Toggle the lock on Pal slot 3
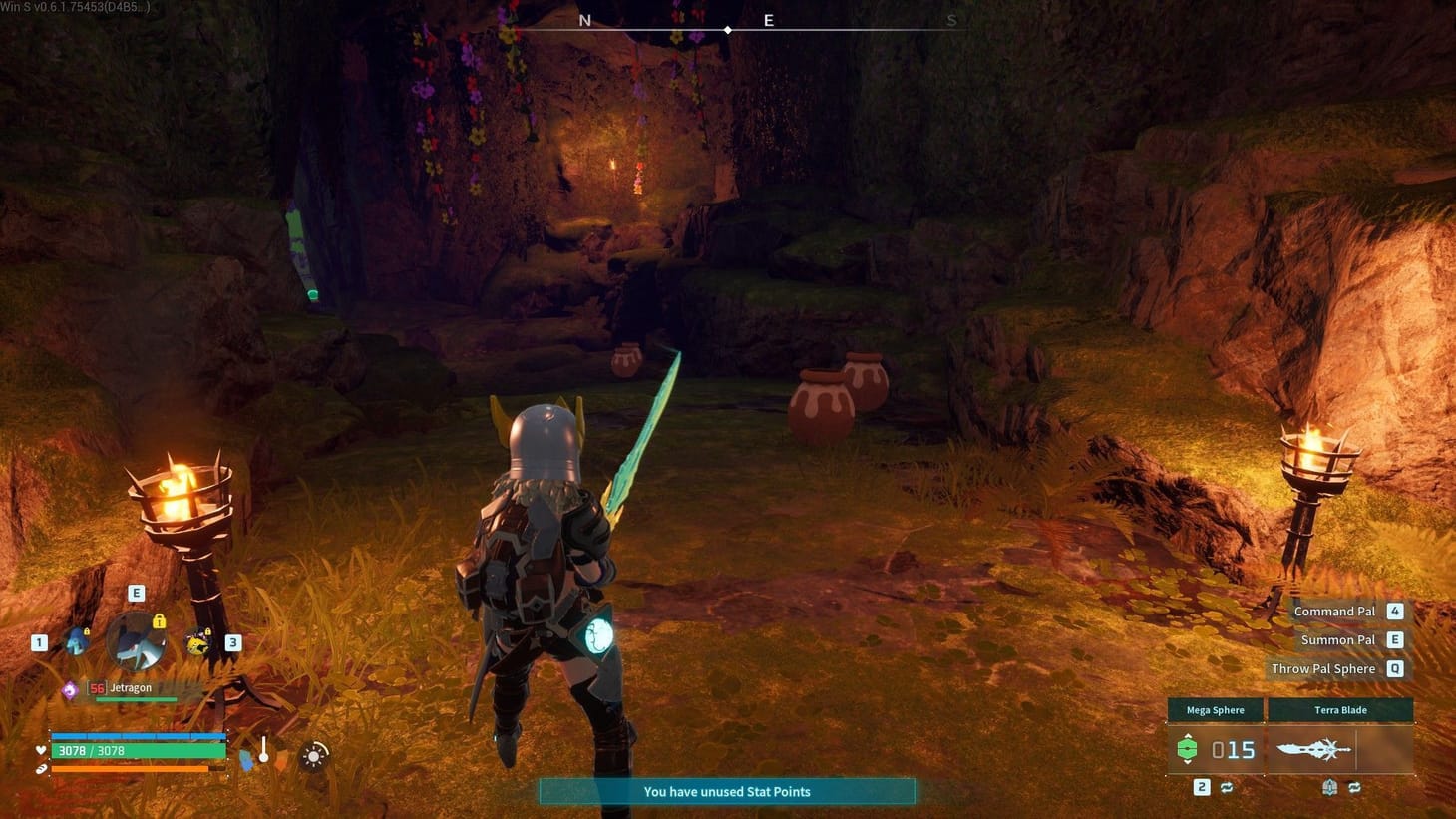 207,632
